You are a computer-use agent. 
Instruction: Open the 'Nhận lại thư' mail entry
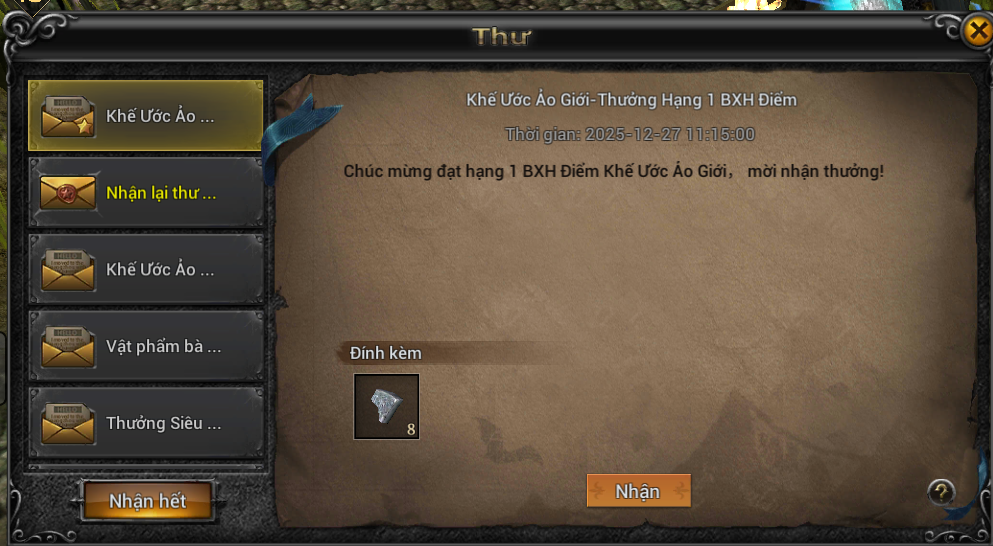pos(146,193)
